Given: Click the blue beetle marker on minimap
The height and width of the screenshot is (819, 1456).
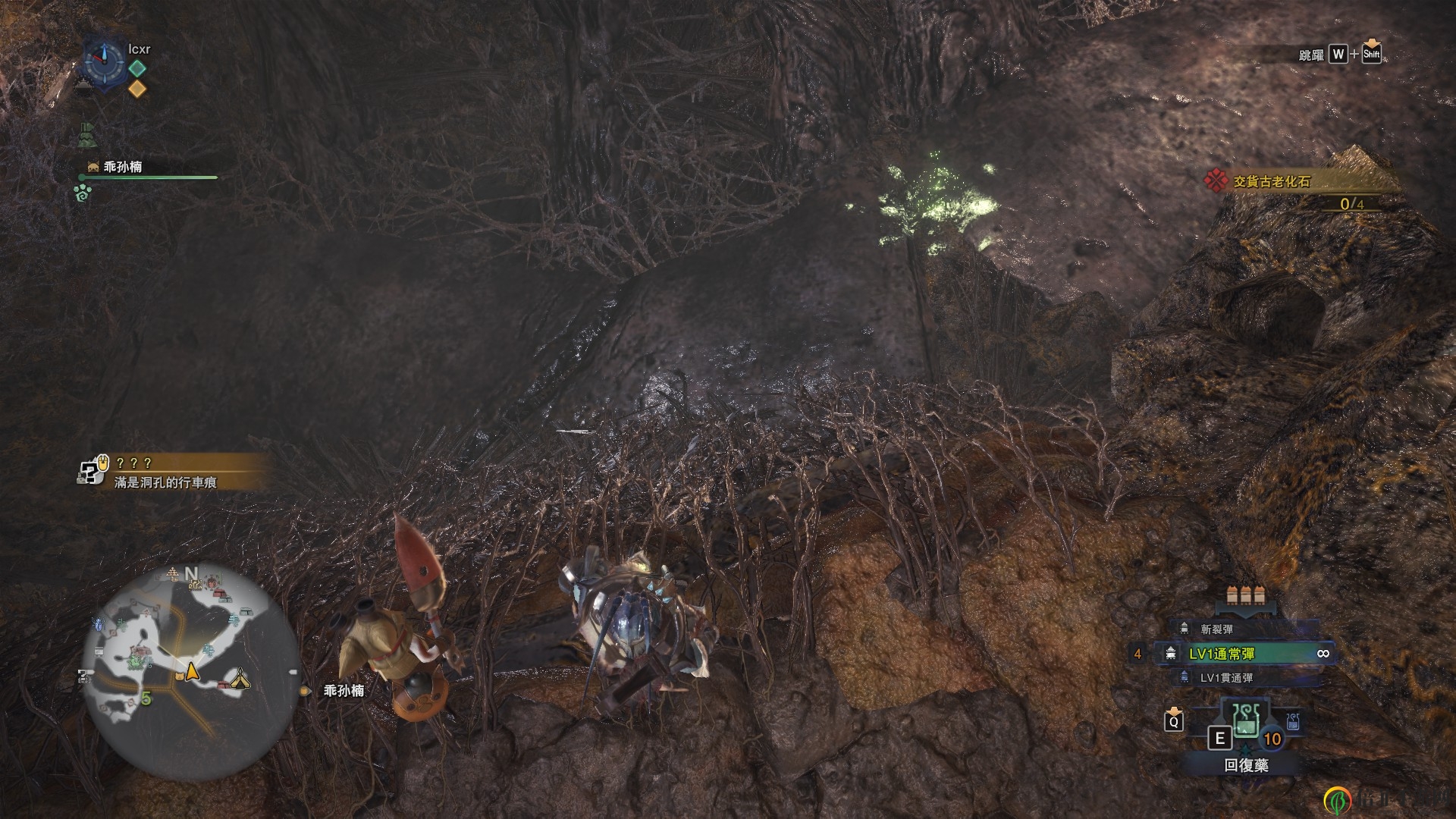Looking at the screenshot, I should click(98, 625).
